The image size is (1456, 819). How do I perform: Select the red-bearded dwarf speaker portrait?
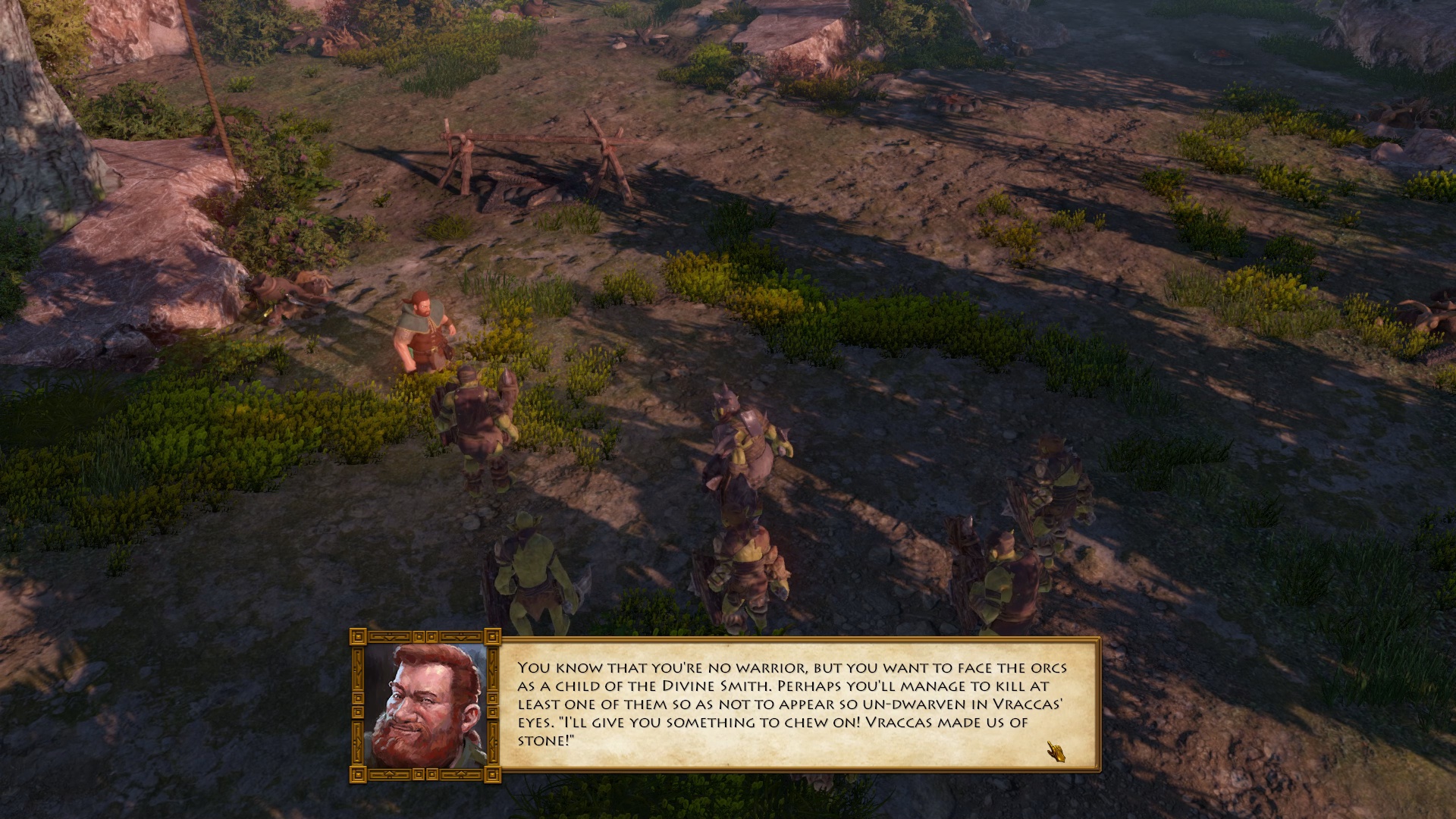(425, 705)
